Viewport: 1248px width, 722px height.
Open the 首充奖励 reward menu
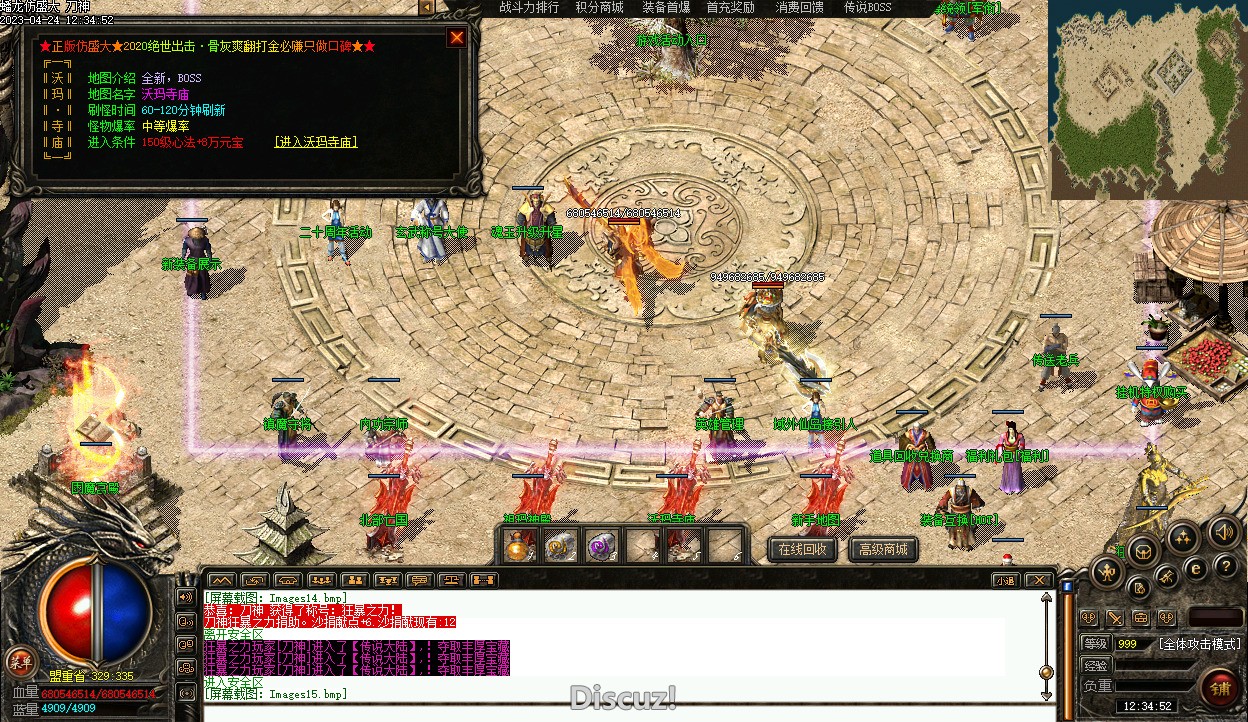click(731, 8)
